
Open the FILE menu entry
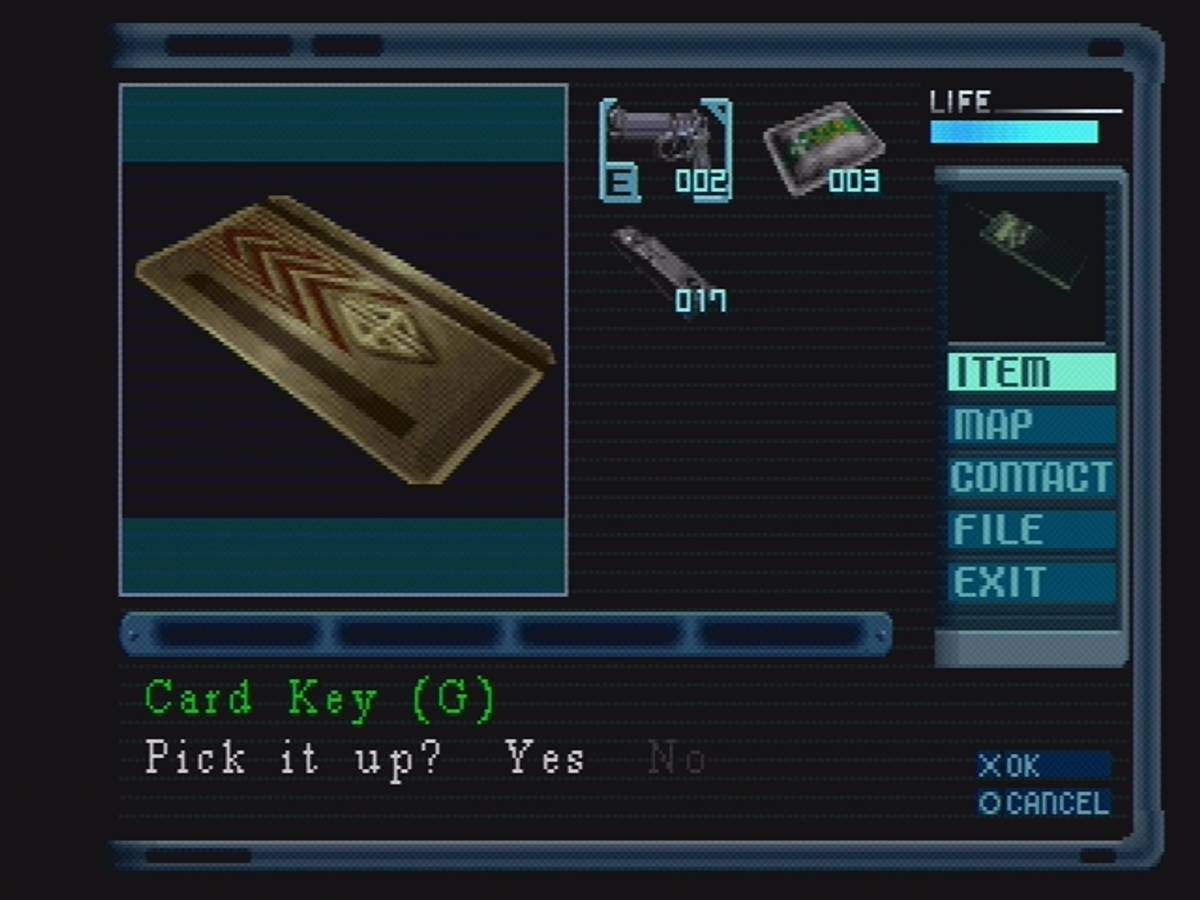(x=1031, y=530)
